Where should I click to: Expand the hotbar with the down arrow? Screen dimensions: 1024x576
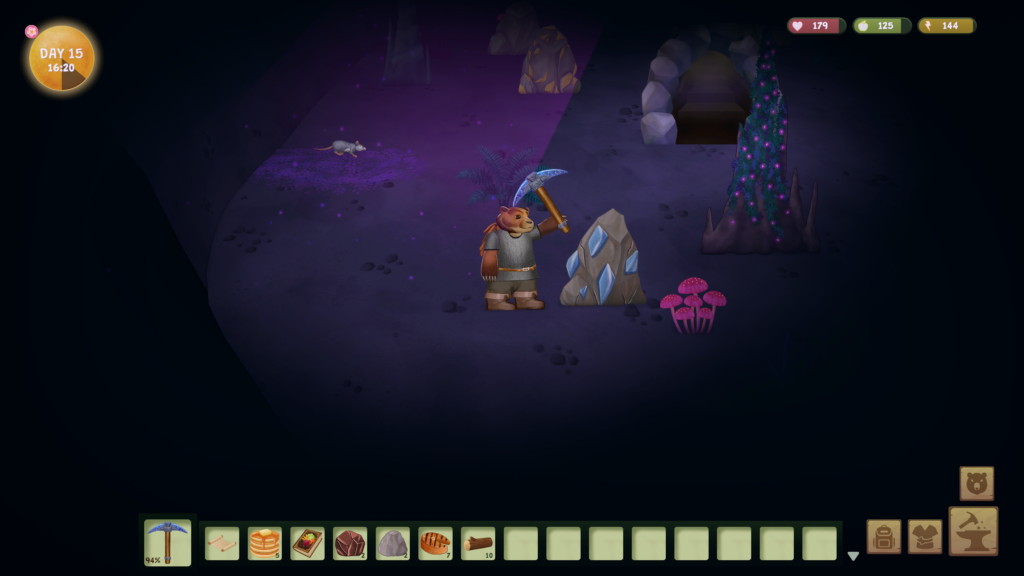853,556
